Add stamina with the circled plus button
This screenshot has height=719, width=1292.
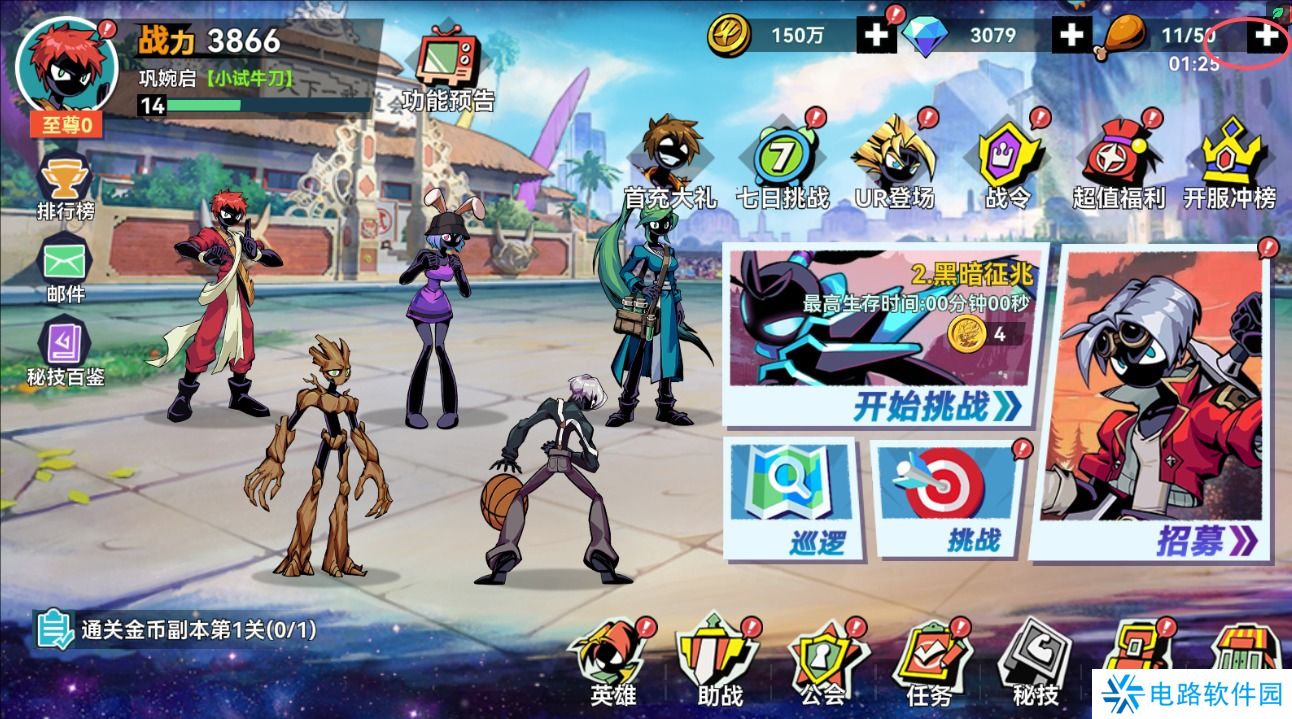pos(1266,36)
